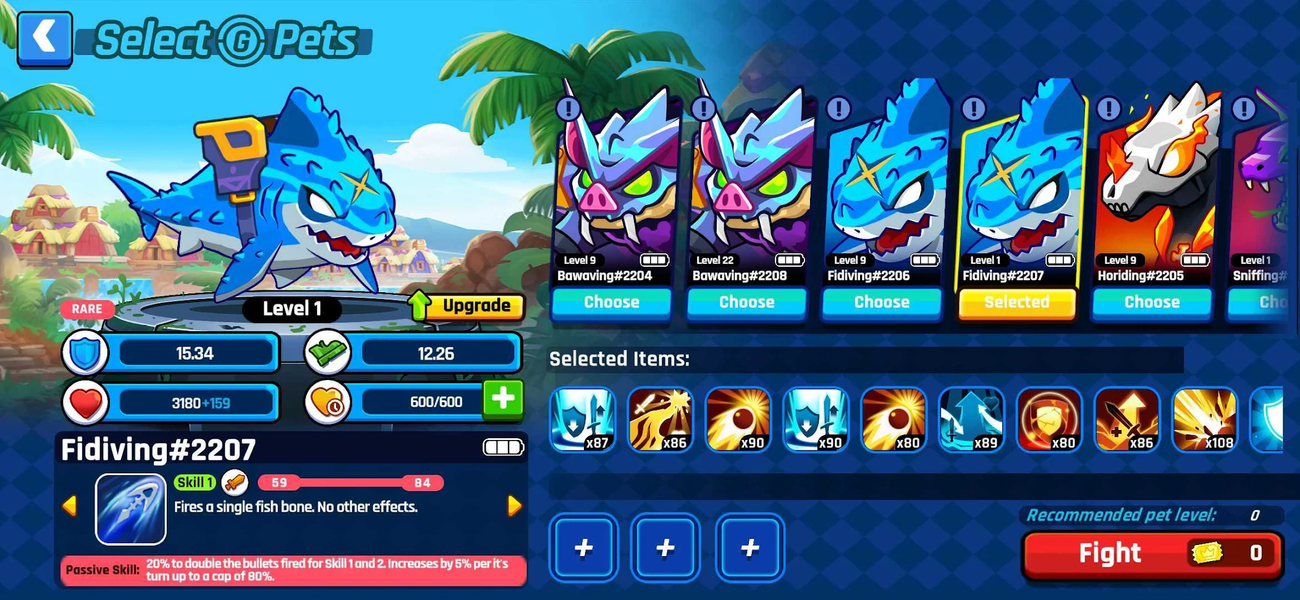Choose the Fidiving#2206 pet
This screenshot has width=1300, height=600.
[881, 302]
